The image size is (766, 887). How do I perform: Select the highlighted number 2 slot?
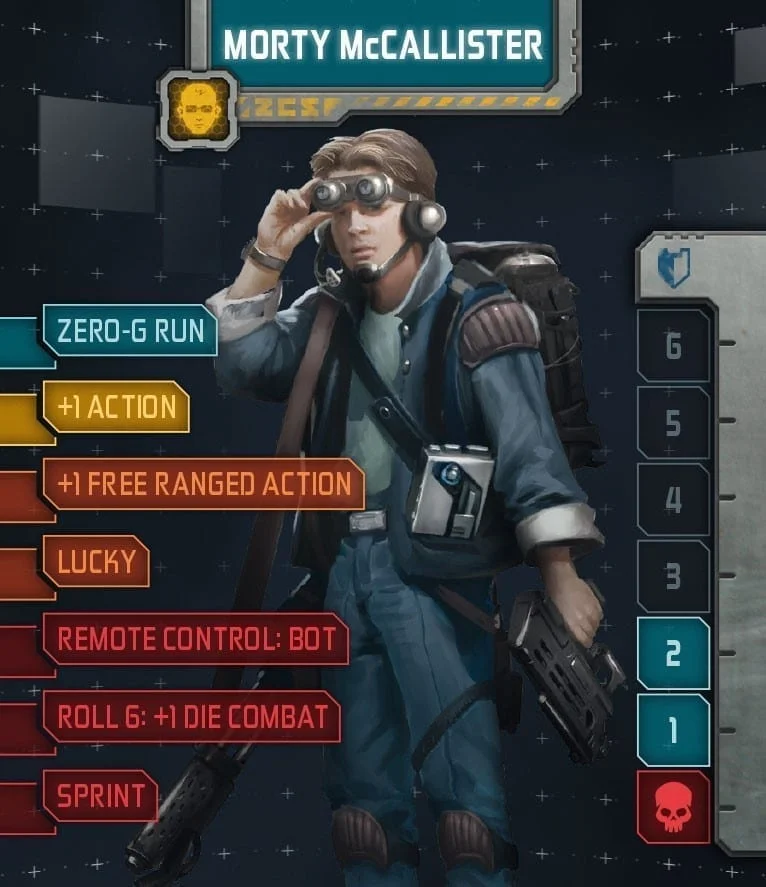[x=673, y=654]
